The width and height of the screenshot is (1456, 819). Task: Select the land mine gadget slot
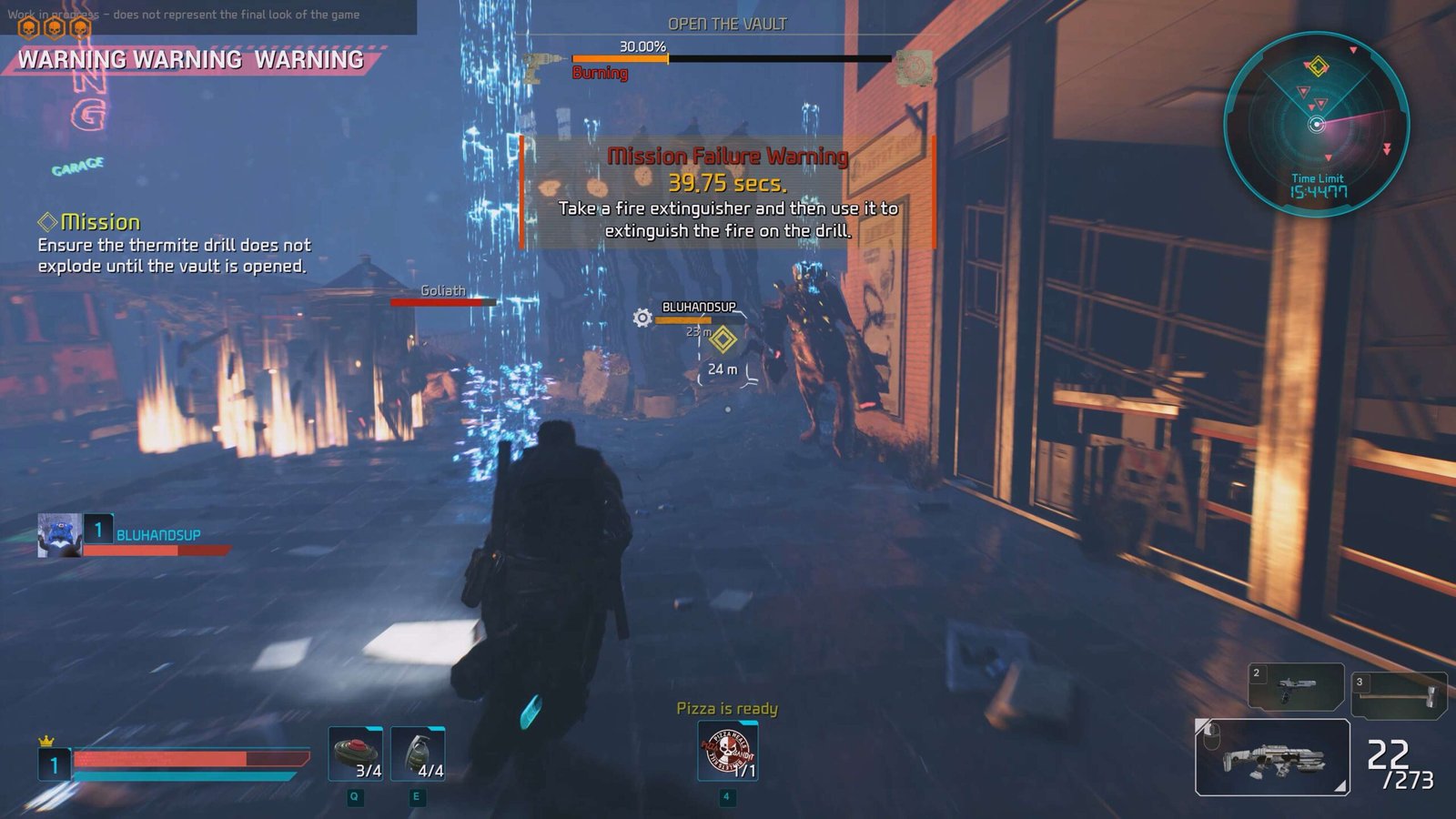[x=356, y=753]
